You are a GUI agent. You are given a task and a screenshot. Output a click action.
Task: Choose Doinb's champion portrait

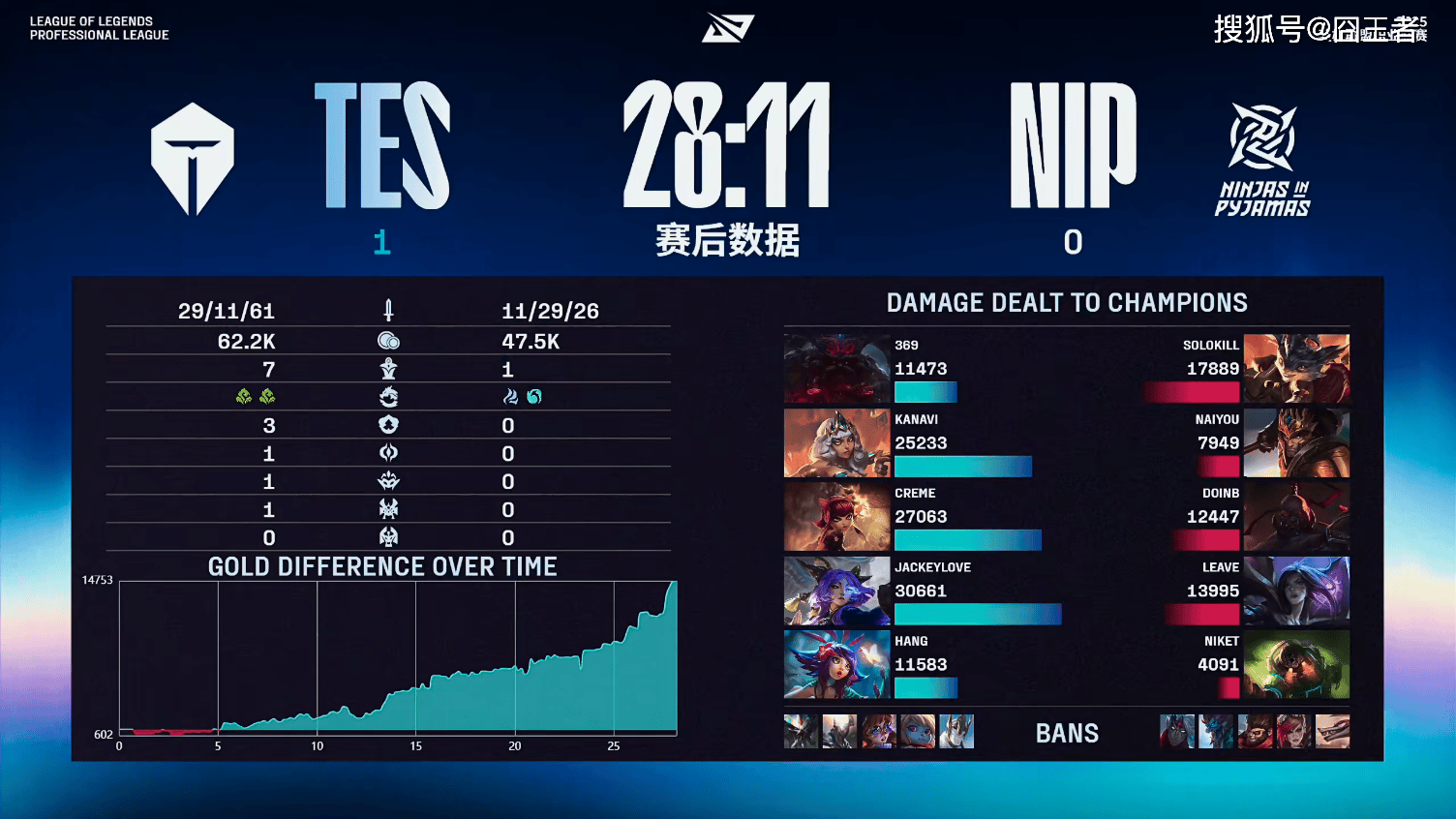click(1296, 517)
